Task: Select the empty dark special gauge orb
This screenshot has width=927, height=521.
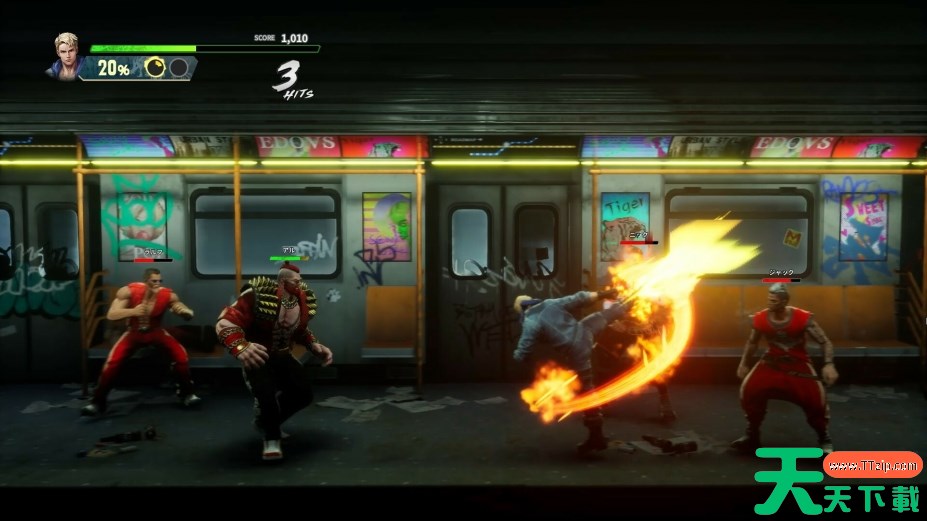Action: pos(178,68)
